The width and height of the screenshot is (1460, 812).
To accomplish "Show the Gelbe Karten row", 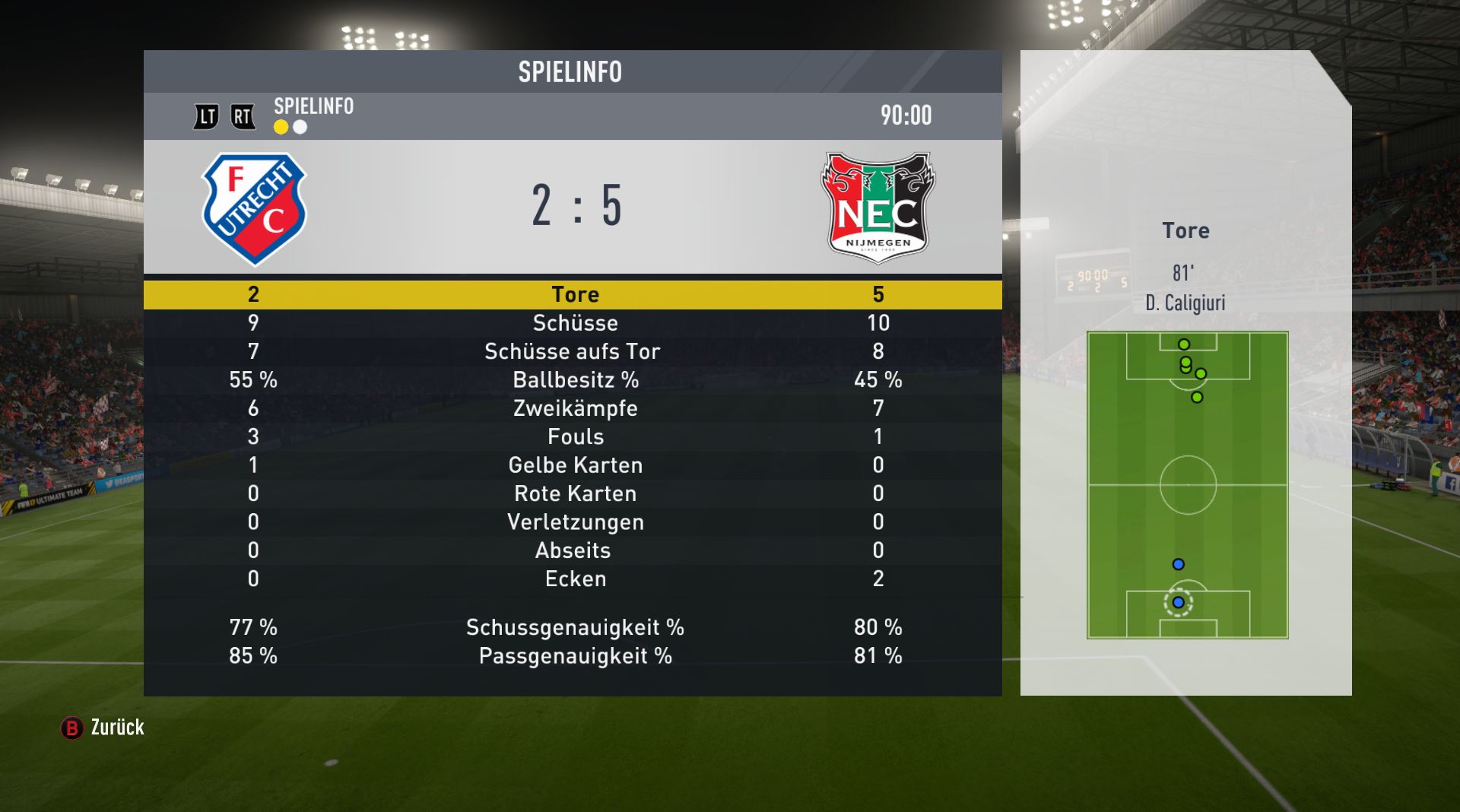I will tap(574, 465).
